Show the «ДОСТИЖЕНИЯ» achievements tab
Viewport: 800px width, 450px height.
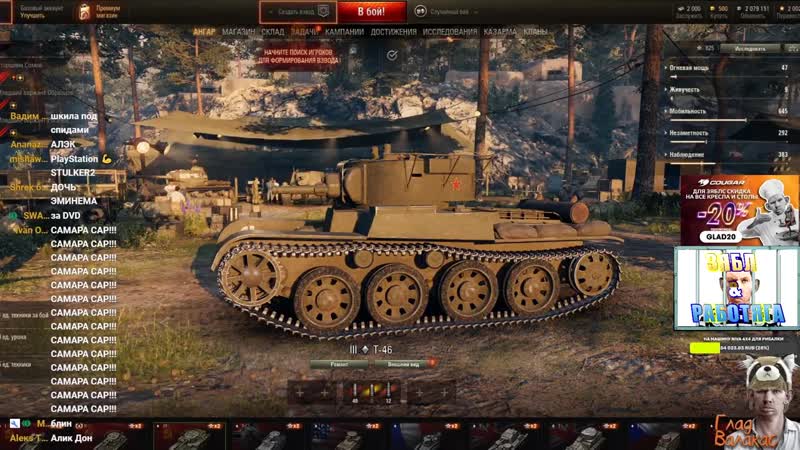pyautogui.click(x=393, y=32)
